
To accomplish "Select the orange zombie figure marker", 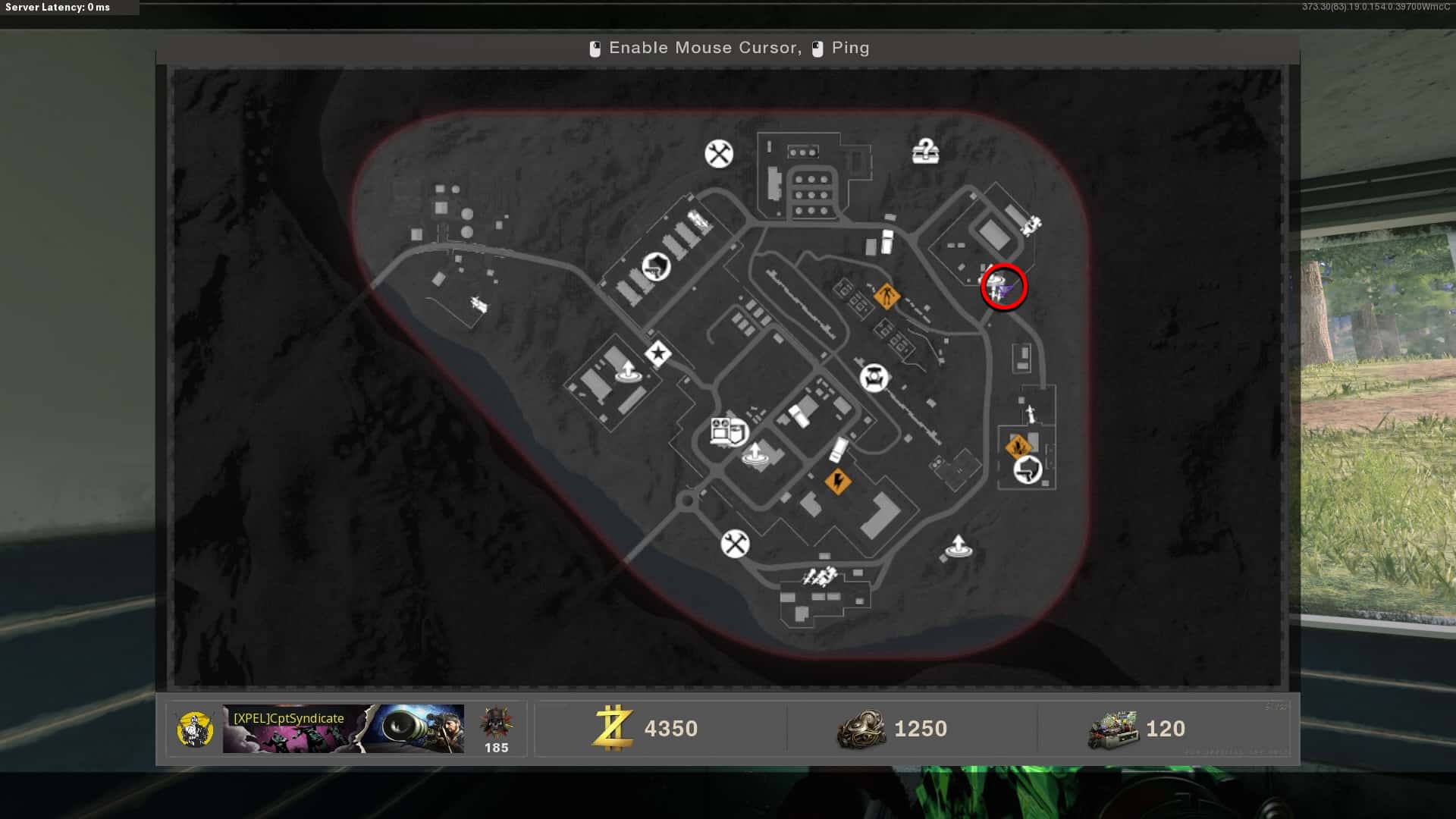I will [886, 295].
